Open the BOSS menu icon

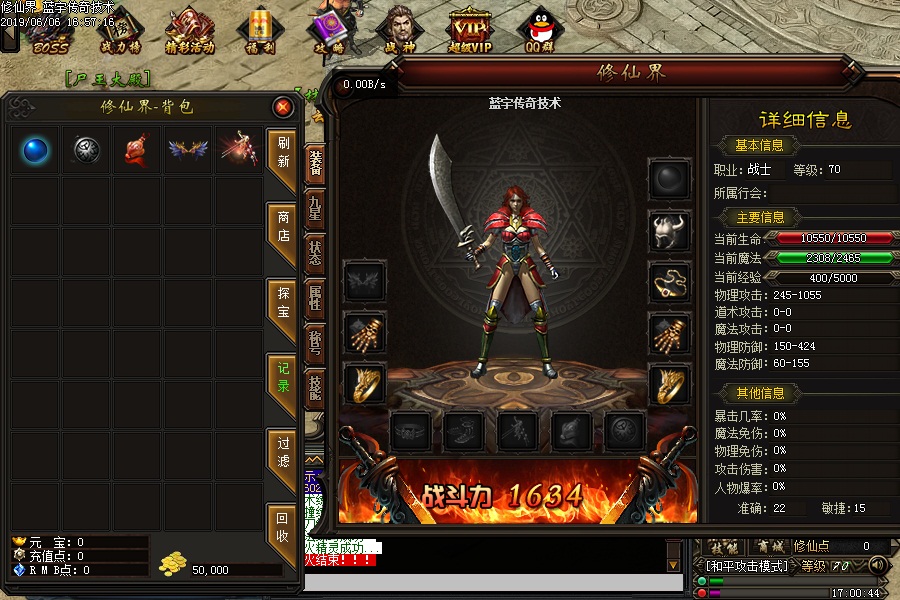[49, 31]
